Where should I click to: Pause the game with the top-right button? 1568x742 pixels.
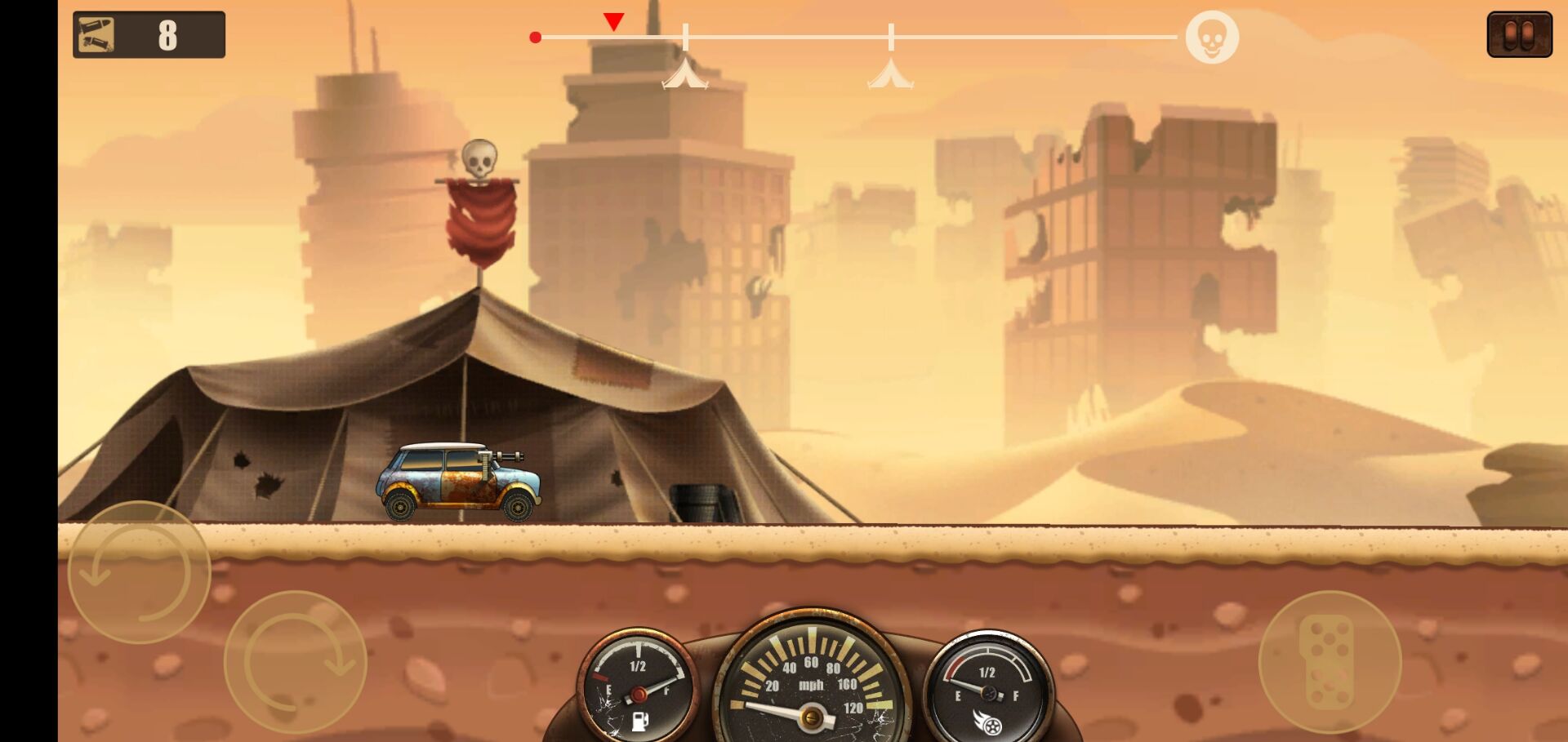click(1518, 35)
